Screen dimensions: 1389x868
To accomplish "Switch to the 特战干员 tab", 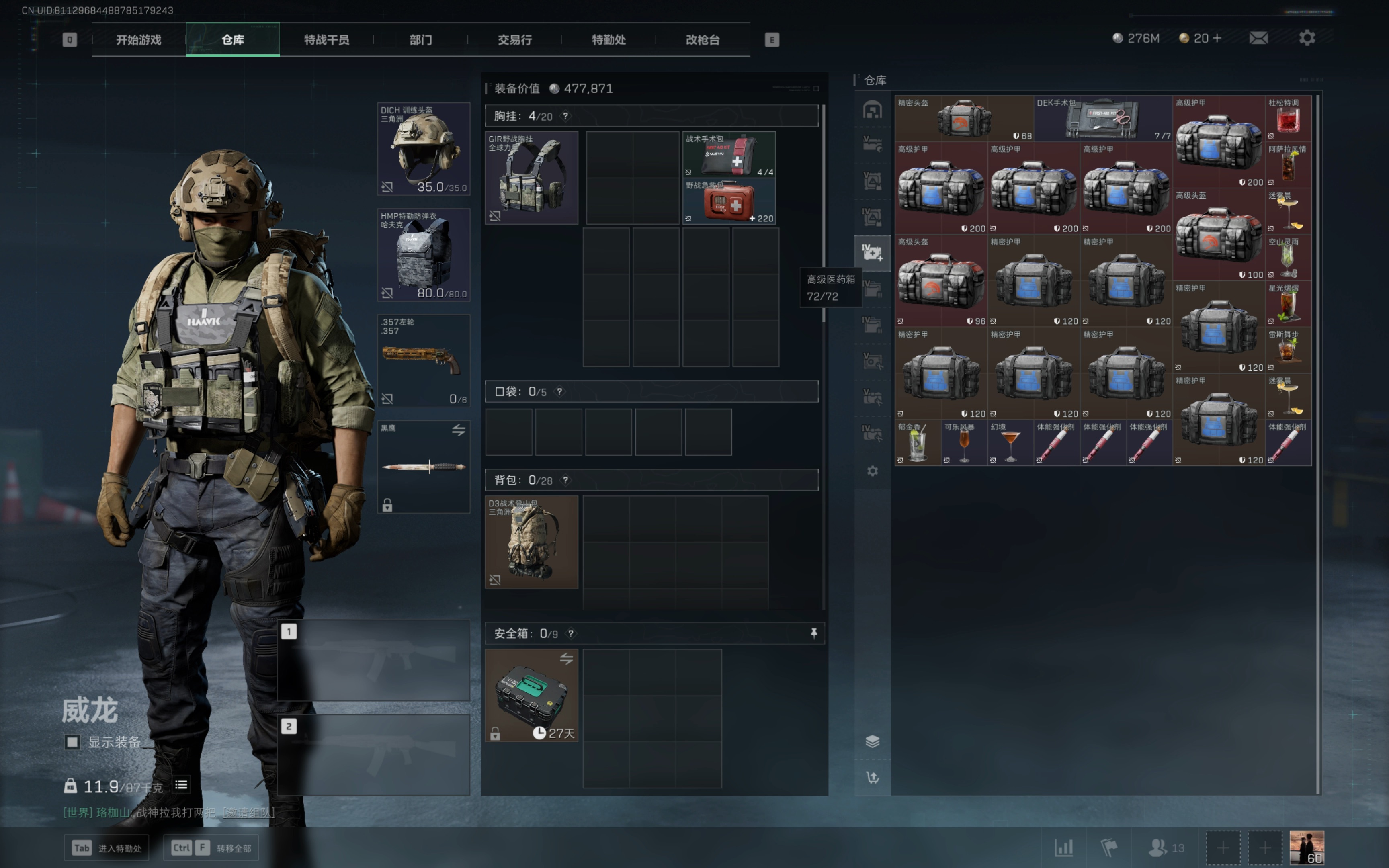I will [x=326, y=40].
